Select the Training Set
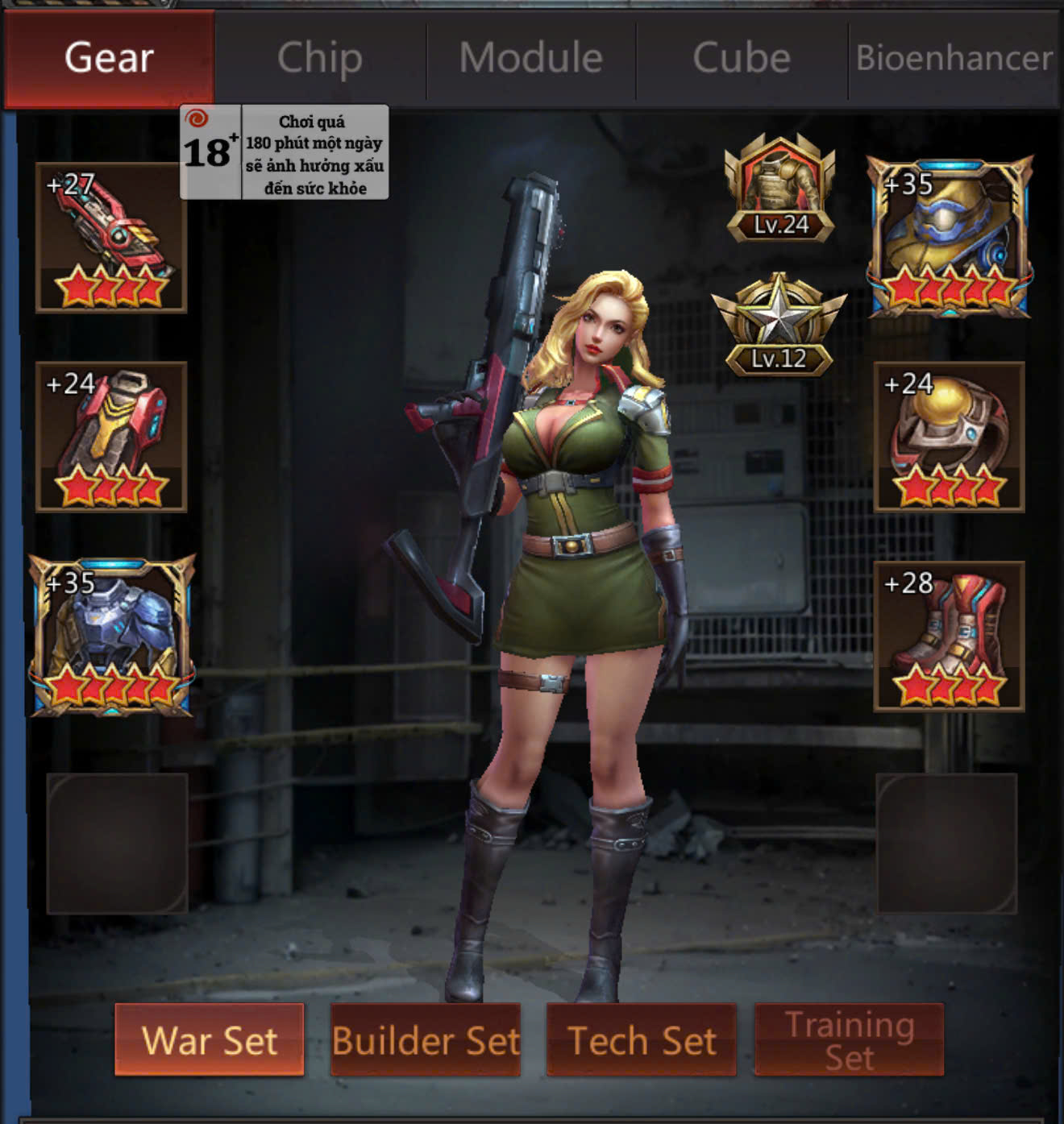The width and height of the screenshot is (1064, 1124). point(850,1039)
